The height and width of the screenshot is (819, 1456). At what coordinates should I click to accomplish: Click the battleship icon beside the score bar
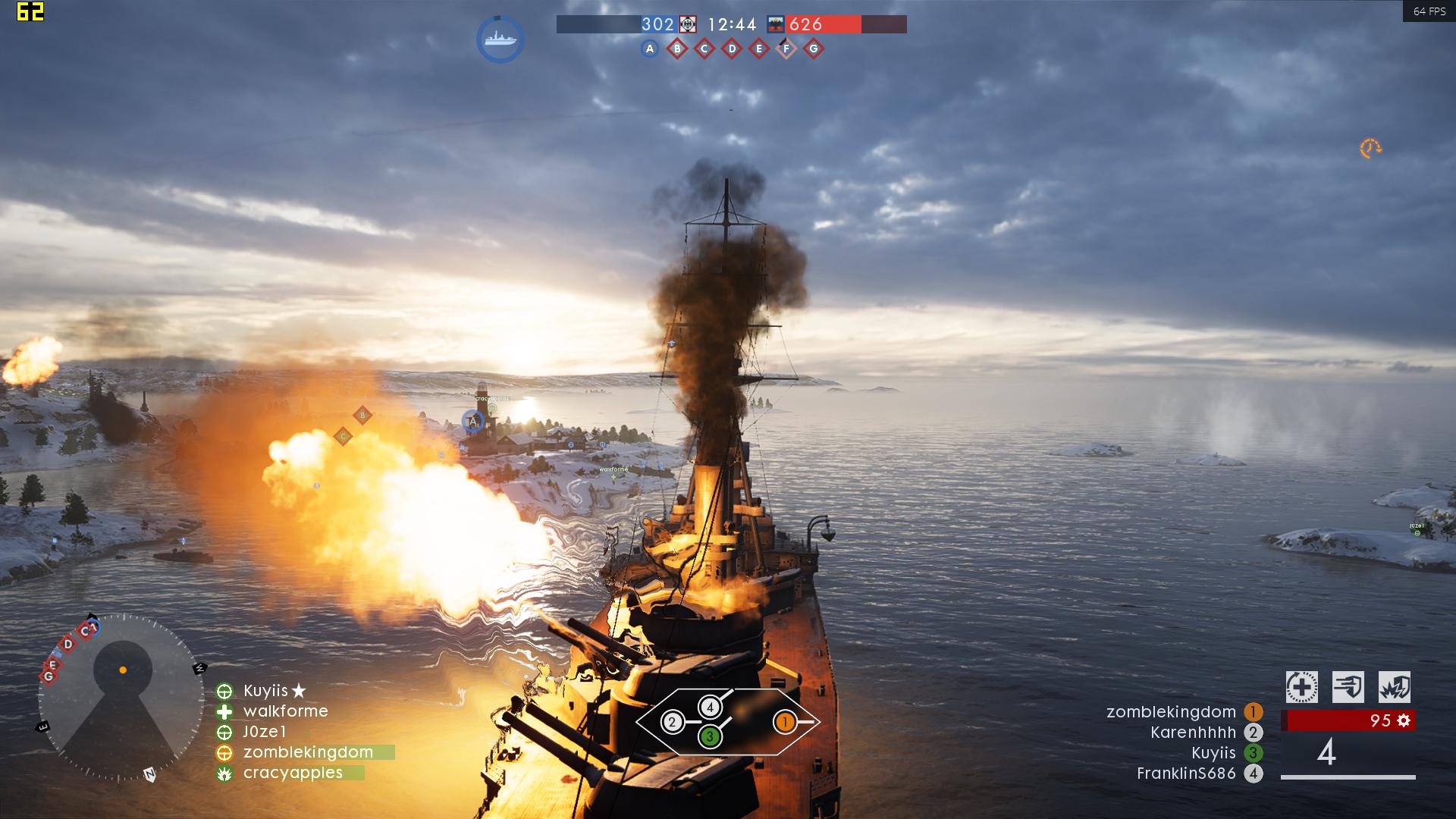coord(500,39)
